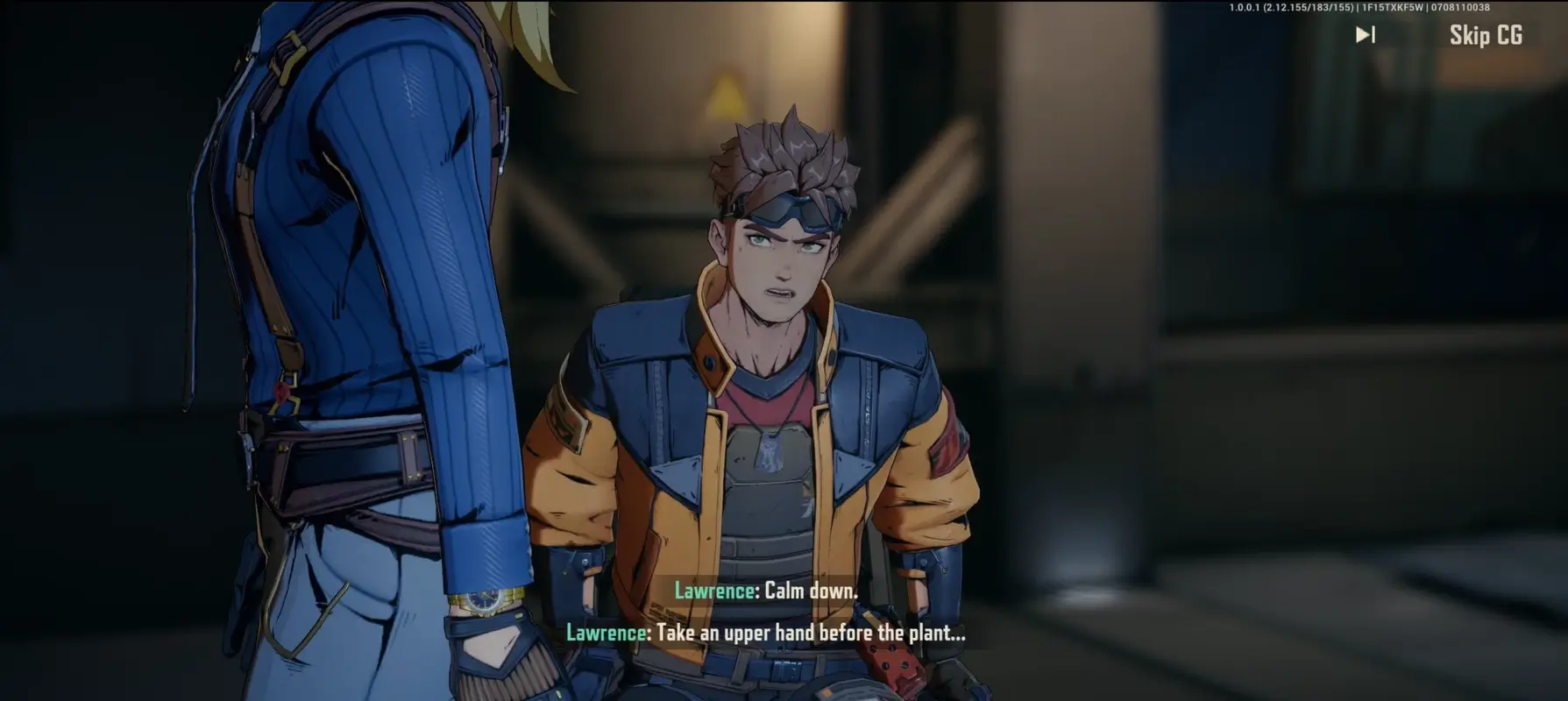Click the skip-to-end playback icon

click(x=1365, y=35)
